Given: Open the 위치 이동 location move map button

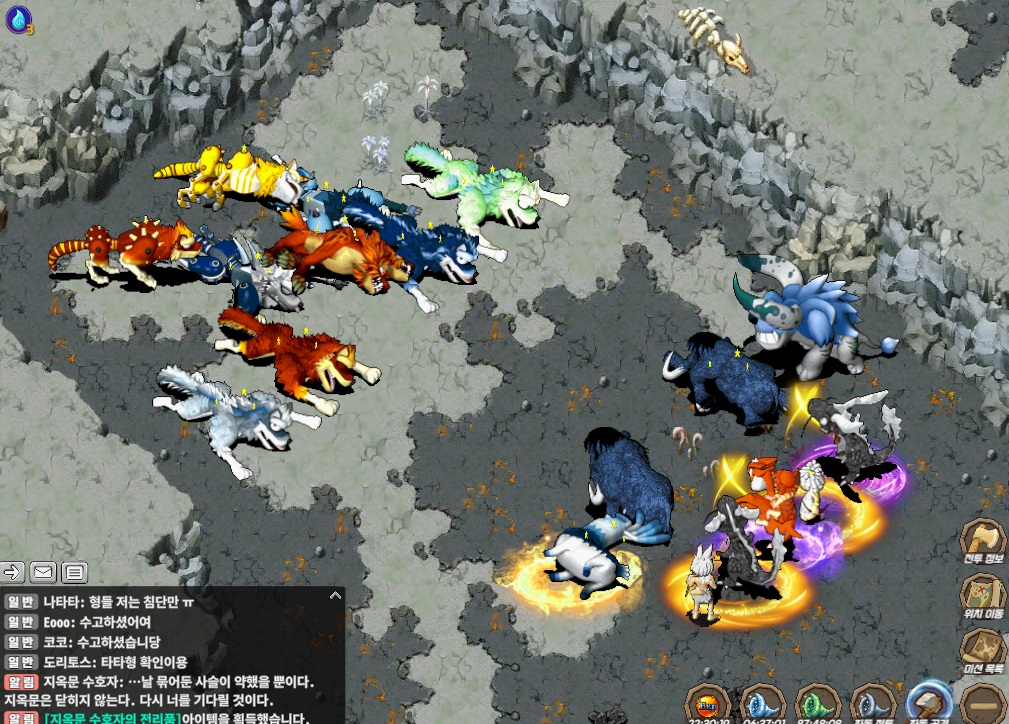Looking at the screenshot, I should [984, 596].
